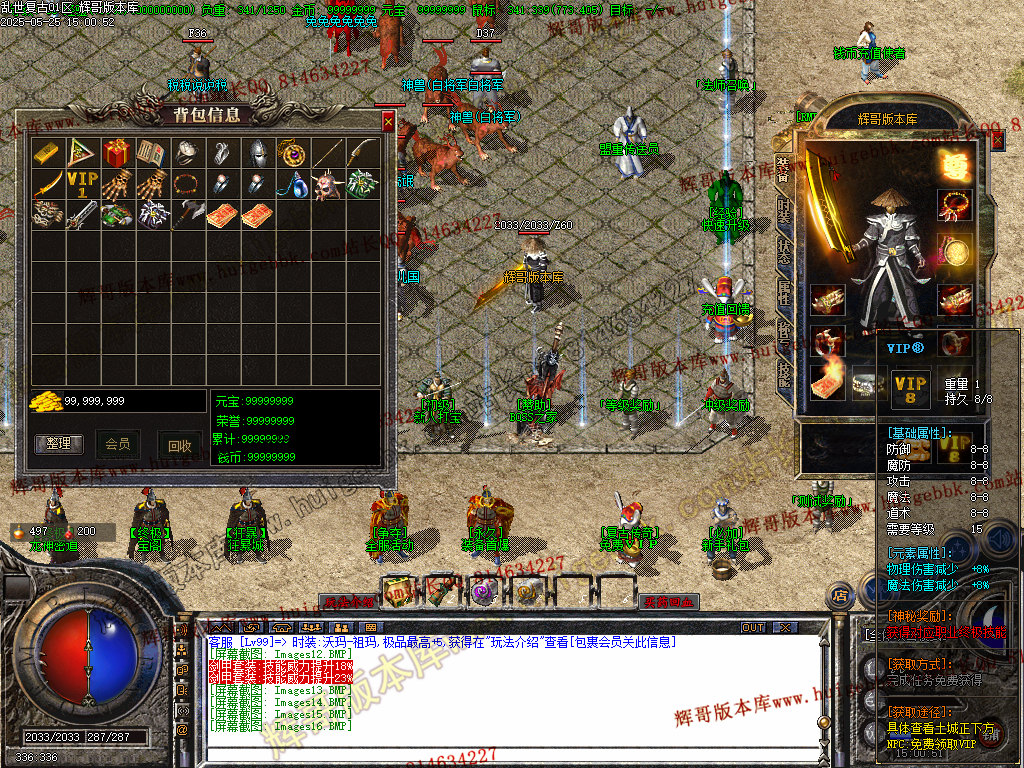The height and width of the screenshot is (768, 1024).
Task: Open the 技能 skills tab
Action: point(783,377)
